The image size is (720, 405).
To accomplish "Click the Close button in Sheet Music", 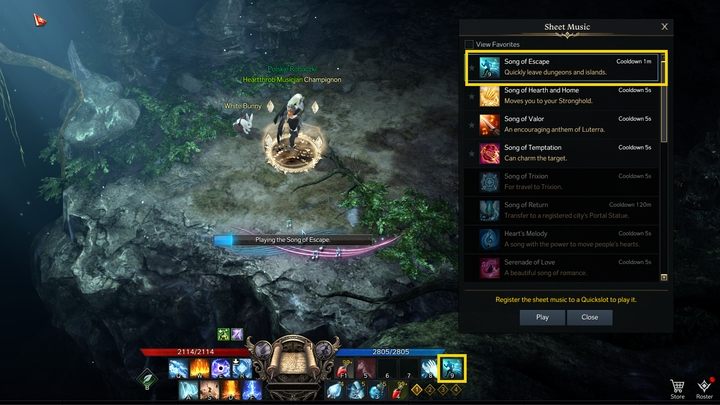I will [589, 317].
